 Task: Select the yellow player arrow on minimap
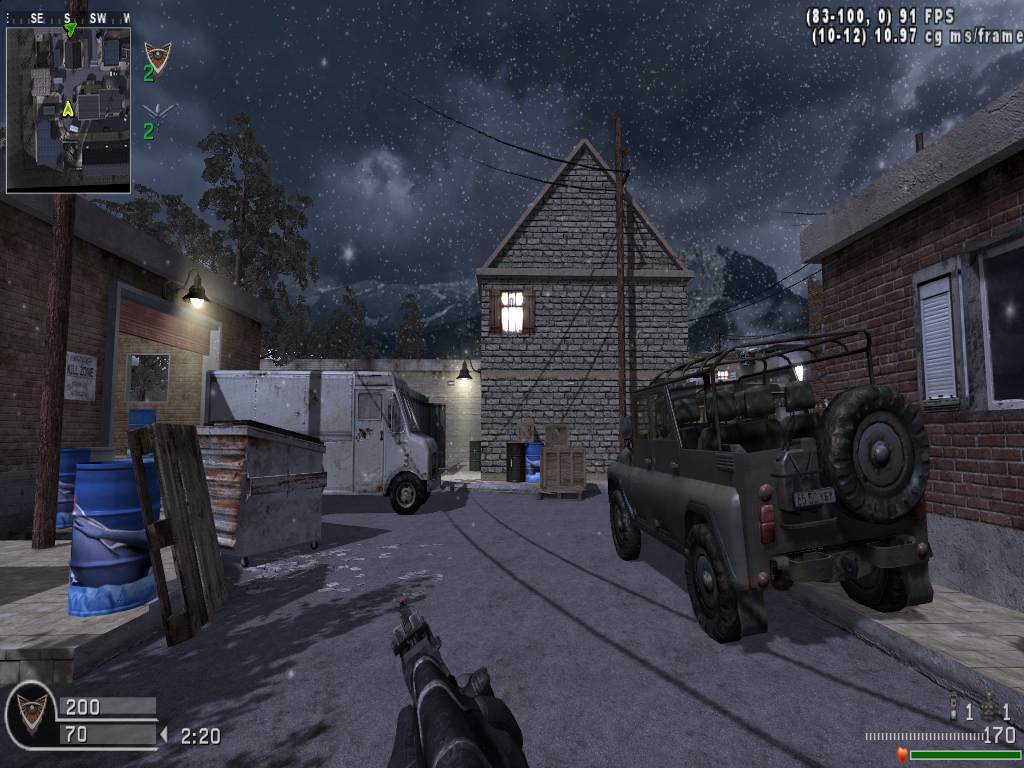(68, 108)
